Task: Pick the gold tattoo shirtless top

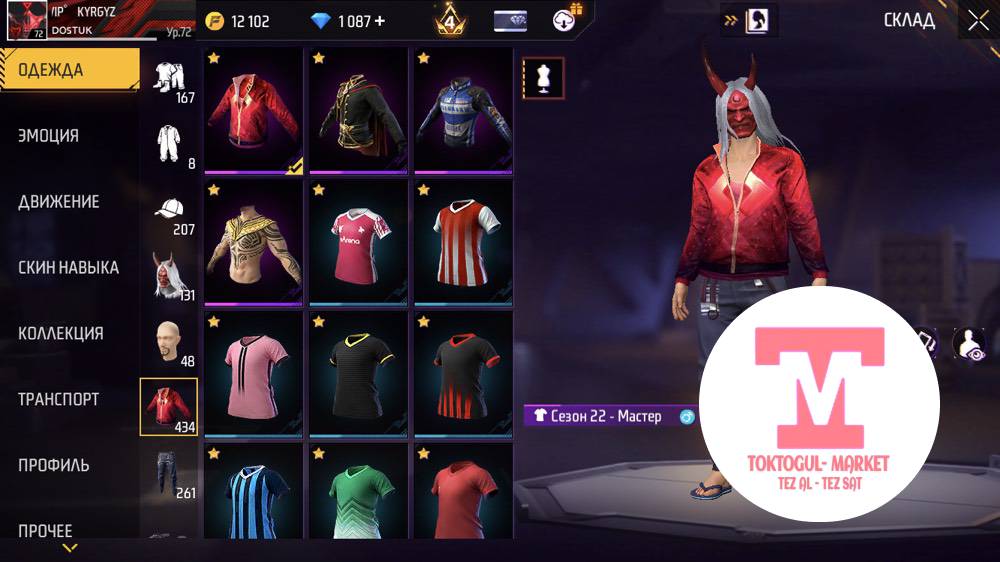Action: [x=253, y=243]
